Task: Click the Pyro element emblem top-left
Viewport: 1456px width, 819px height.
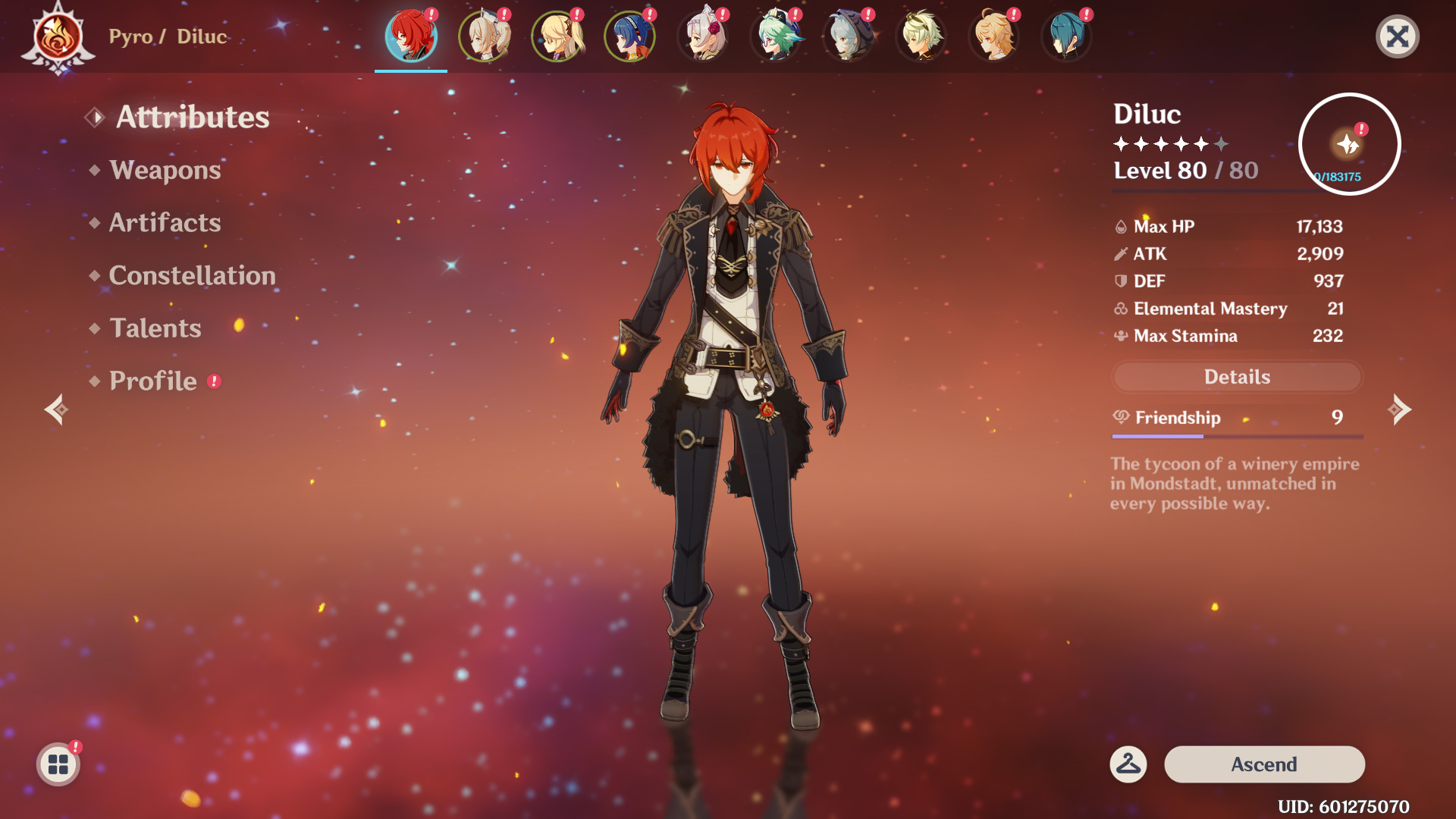Action: coord(57,34)
